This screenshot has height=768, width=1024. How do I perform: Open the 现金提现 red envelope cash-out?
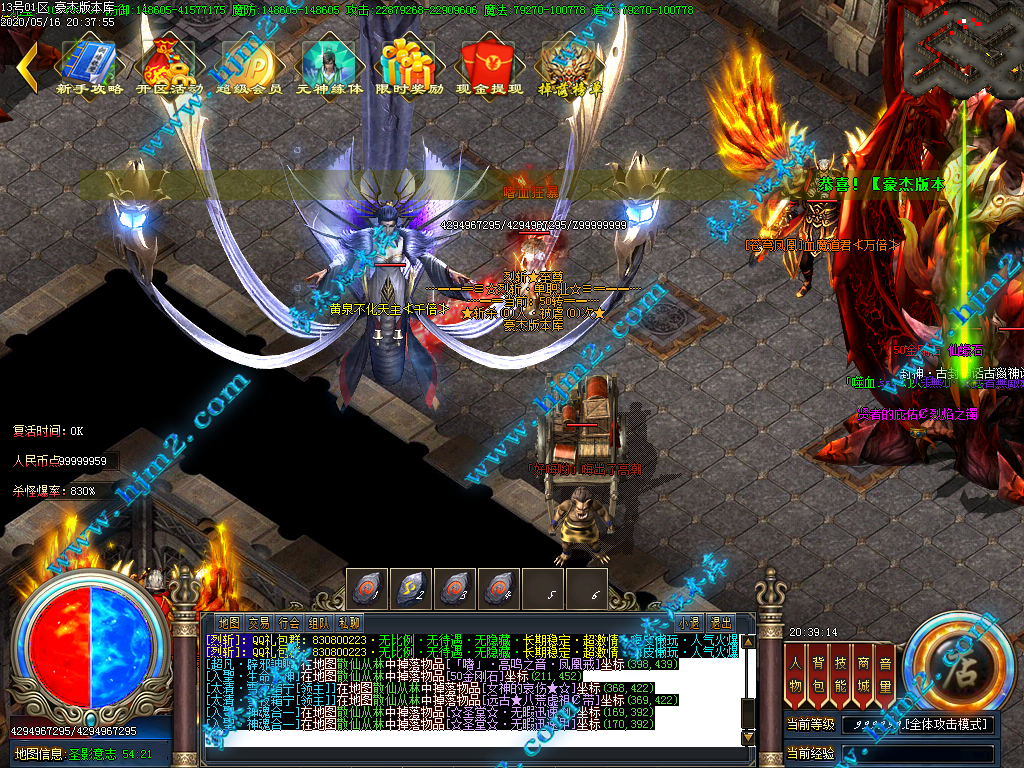(x=489, y=63)
